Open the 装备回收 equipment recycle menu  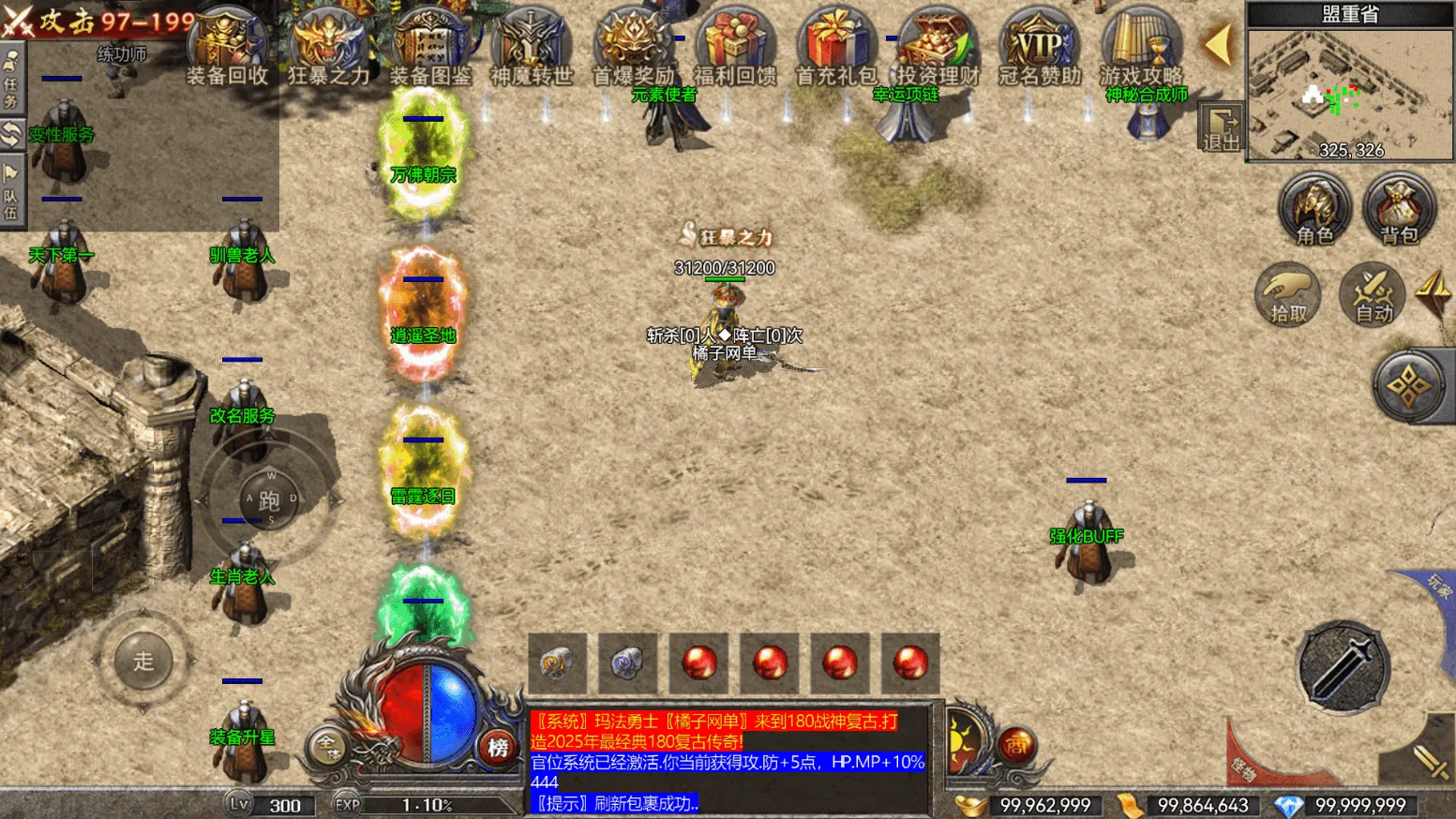click(x=227, y=45)
